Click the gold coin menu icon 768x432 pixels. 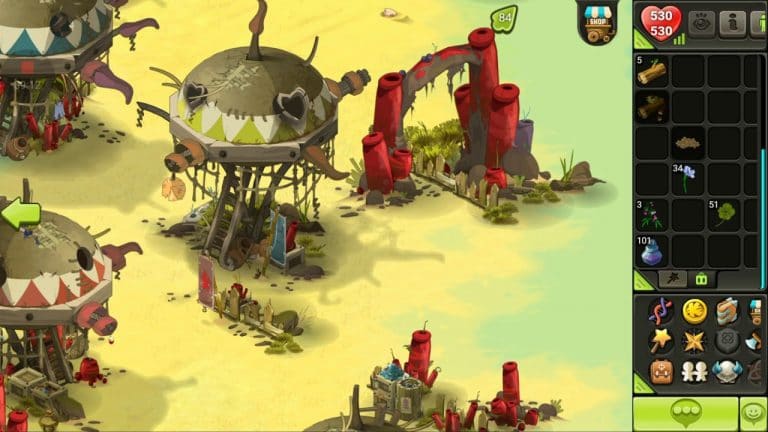[694, 311]
